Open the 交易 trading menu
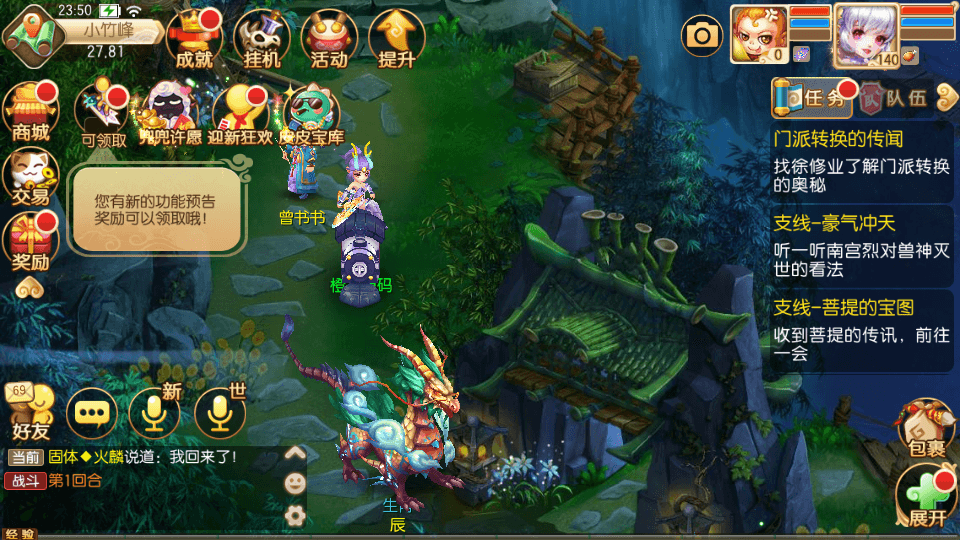 [29, 176]
